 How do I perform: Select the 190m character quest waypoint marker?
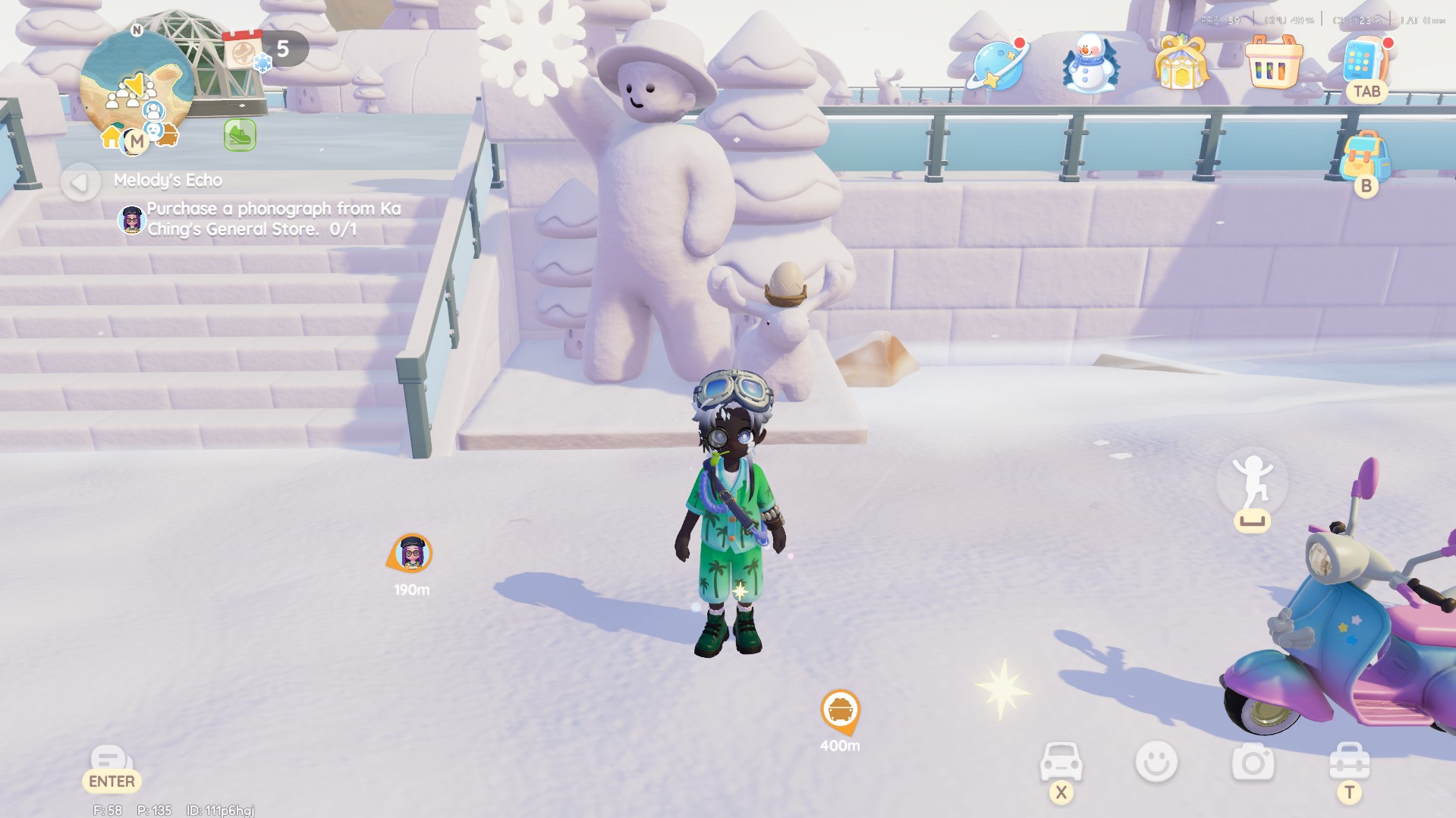pos(412,554)
